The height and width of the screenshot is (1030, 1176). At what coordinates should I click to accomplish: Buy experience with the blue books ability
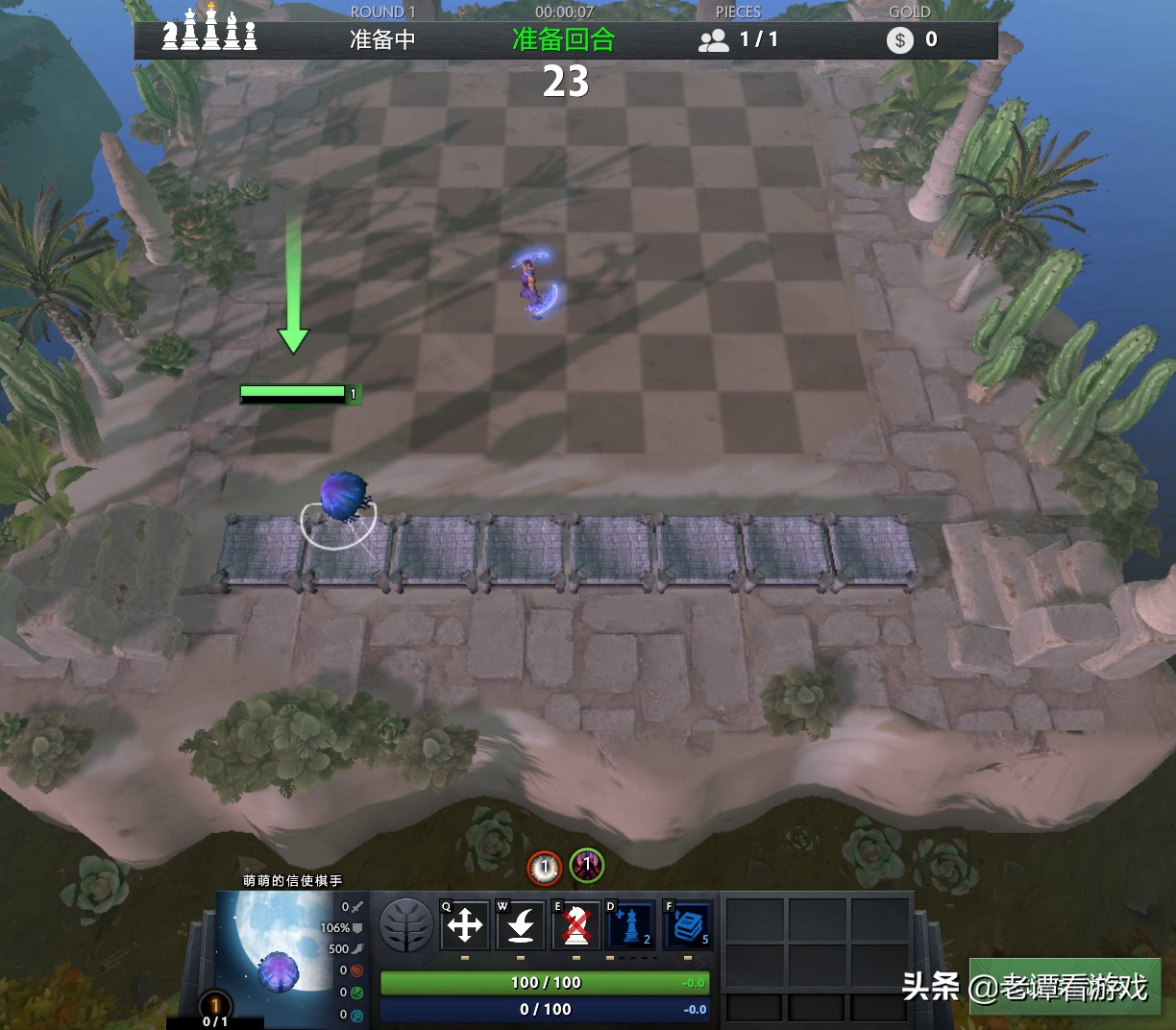click(x=688, y=926)
